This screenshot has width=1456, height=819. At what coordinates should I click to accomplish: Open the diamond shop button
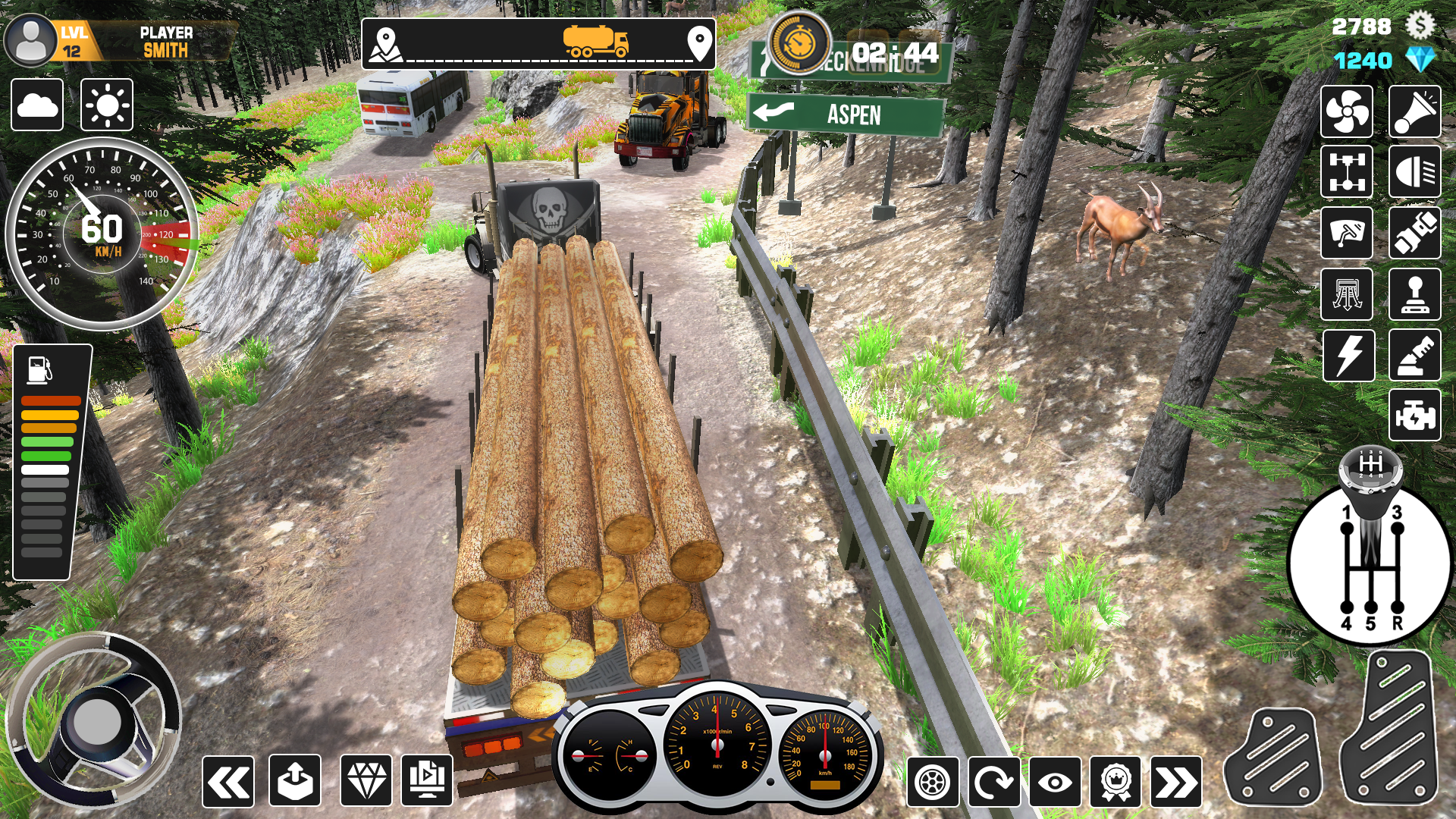click(x=366, y=780)
